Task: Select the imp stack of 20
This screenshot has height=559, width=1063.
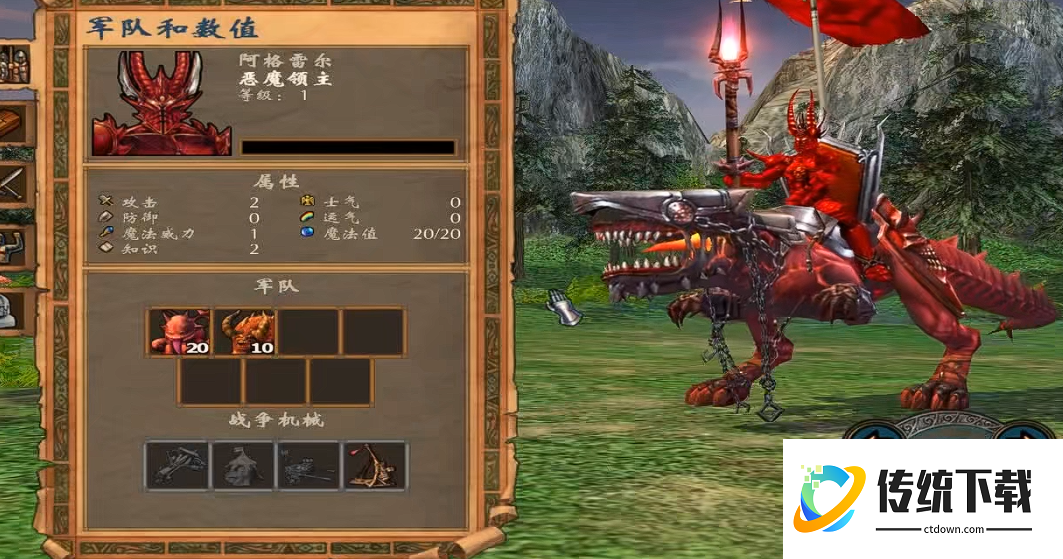Action: (179, 332)
